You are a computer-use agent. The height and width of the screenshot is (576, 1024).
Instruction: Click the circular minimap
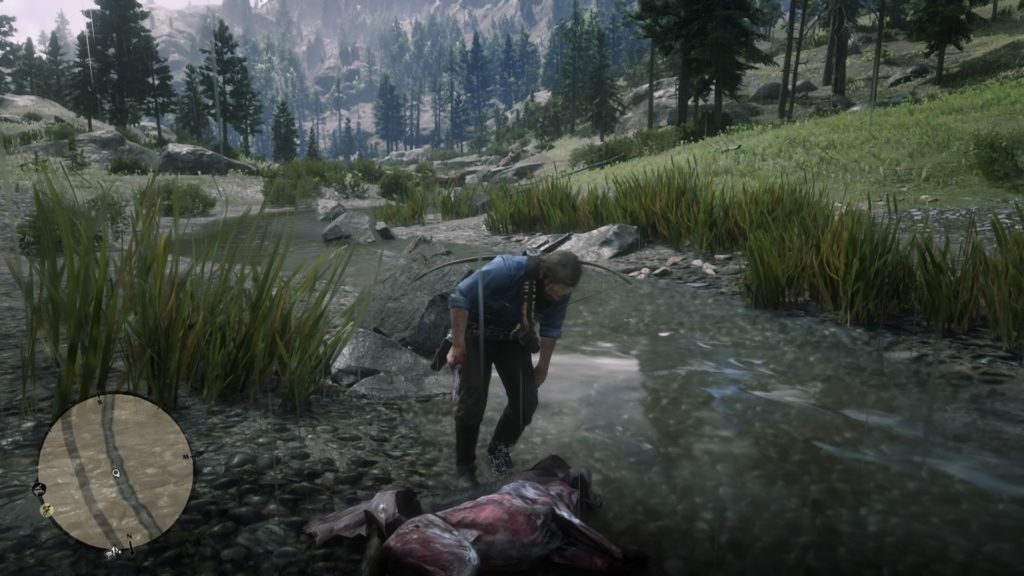pos(115,471)
